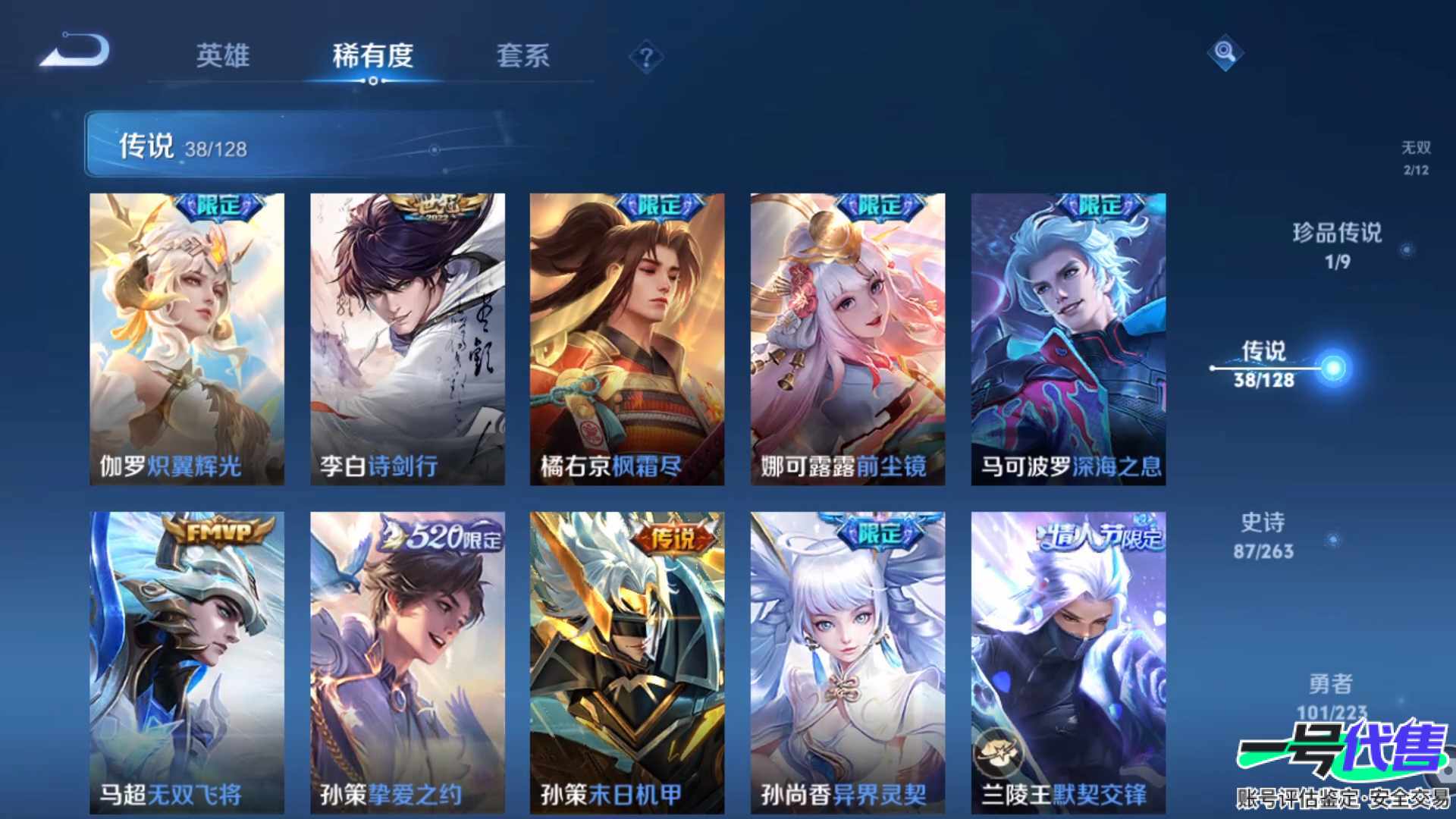Image resolution: width=1456 pixels, height=819 pixels.
Task: Open the 套系 tab
Action: tap(522, 55)
